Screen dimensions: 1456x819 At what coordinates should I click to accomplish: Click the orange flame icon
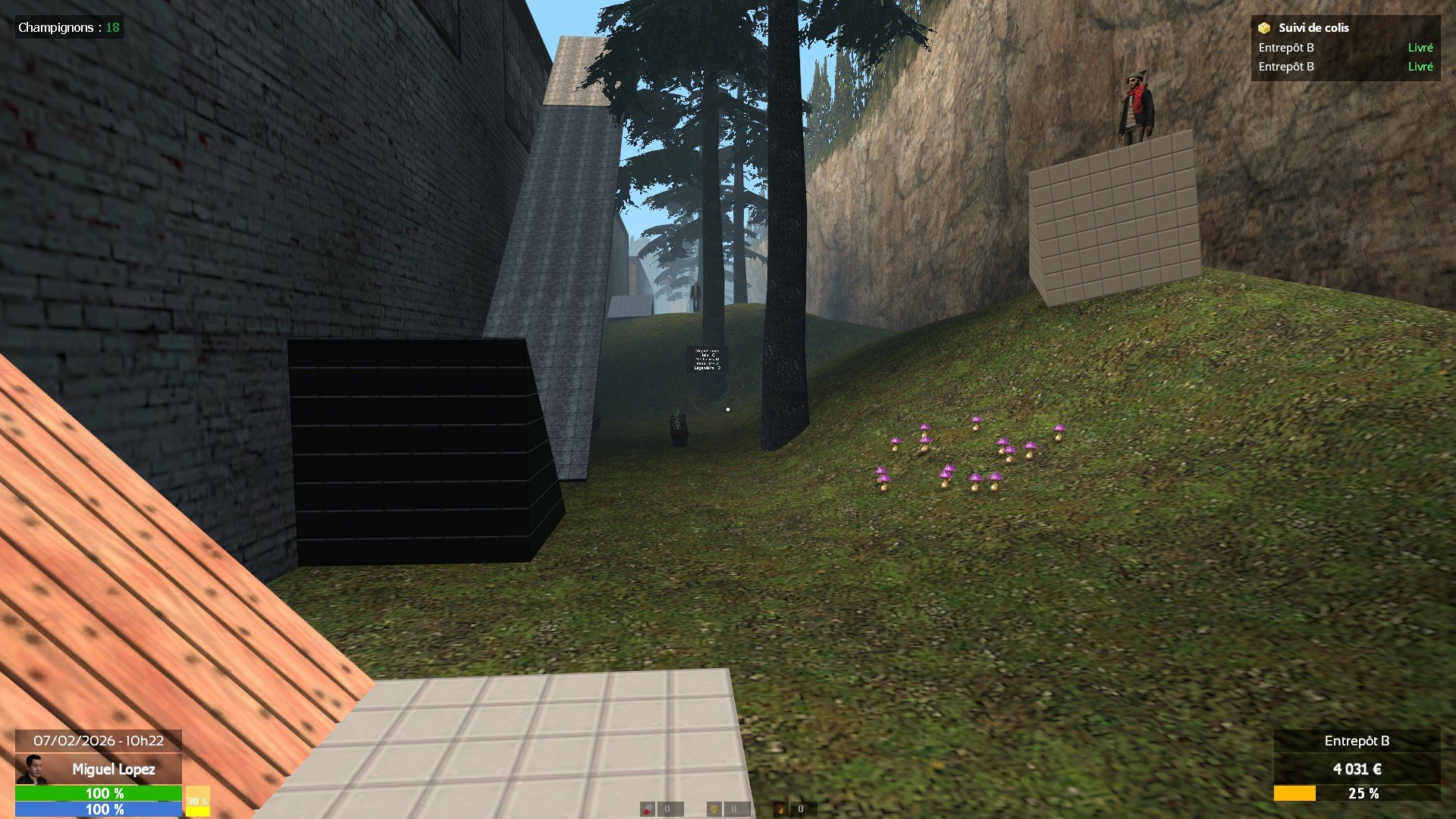pos(780,809)
